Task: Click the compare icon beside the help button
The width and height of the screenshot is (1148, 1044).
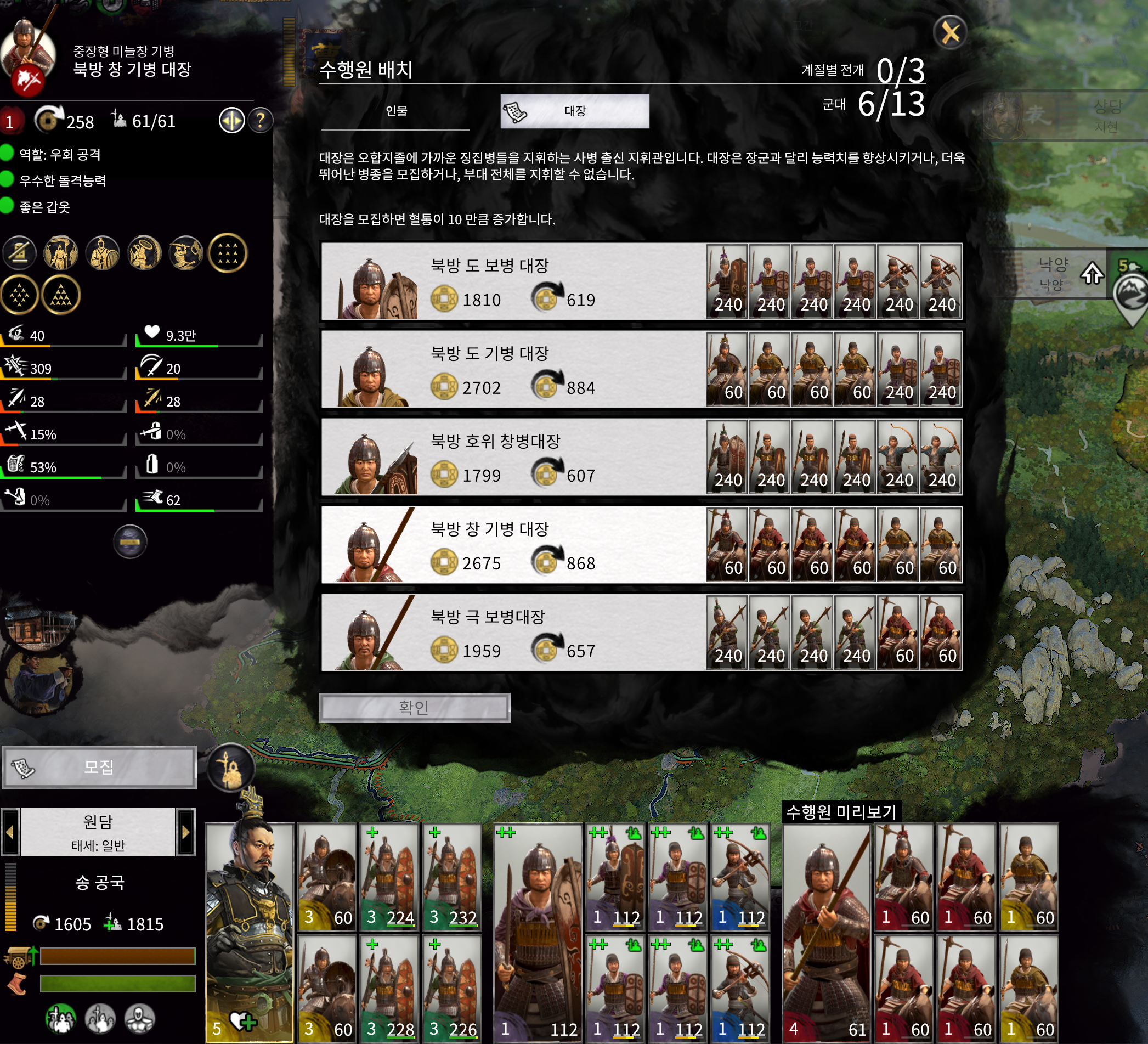Action: pyautogui.click(x=231, y=121)
